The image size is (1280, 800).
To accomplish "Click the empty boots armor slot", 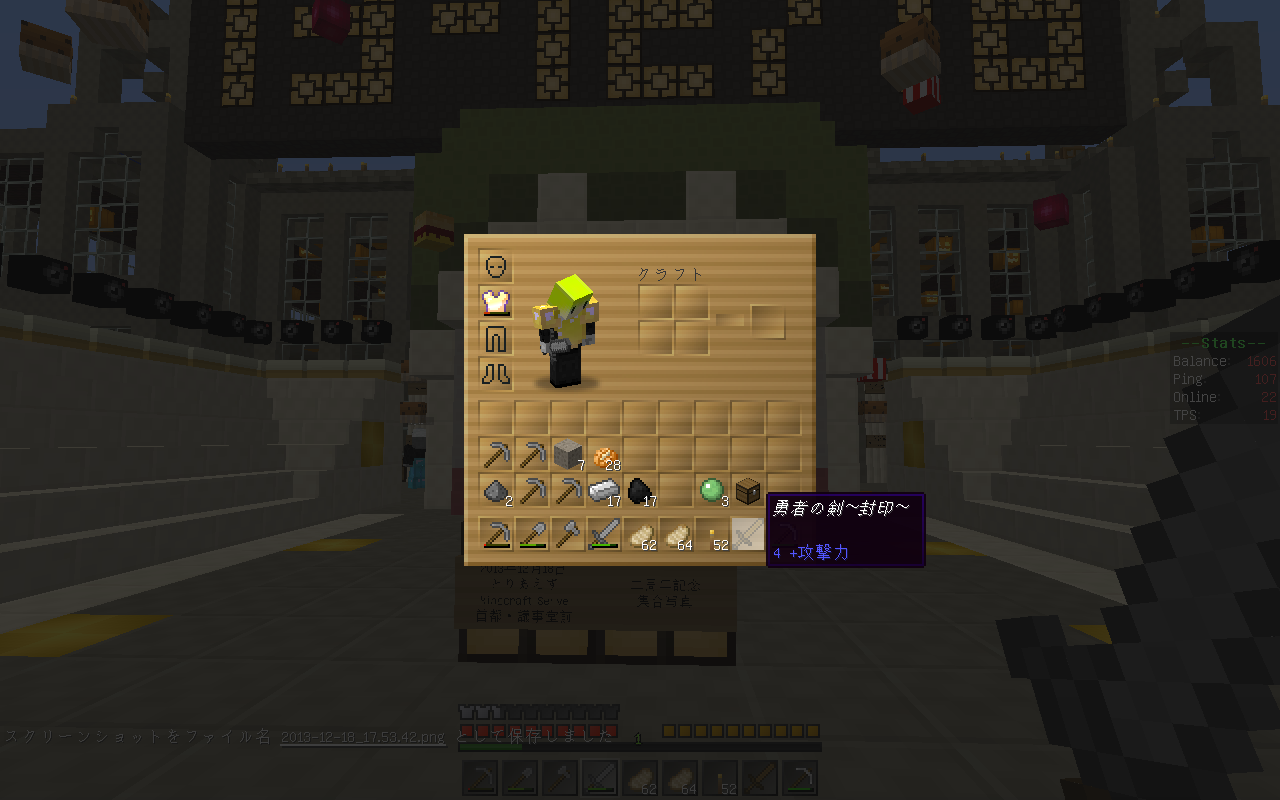I will [496, 374].
